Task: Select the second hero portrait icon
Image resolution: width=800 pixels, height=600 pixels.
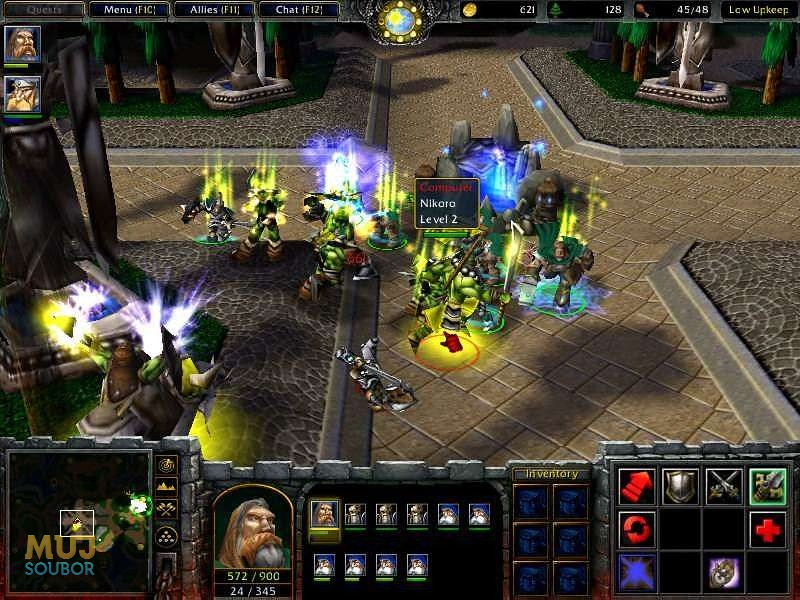Action: tap(22, 94)
